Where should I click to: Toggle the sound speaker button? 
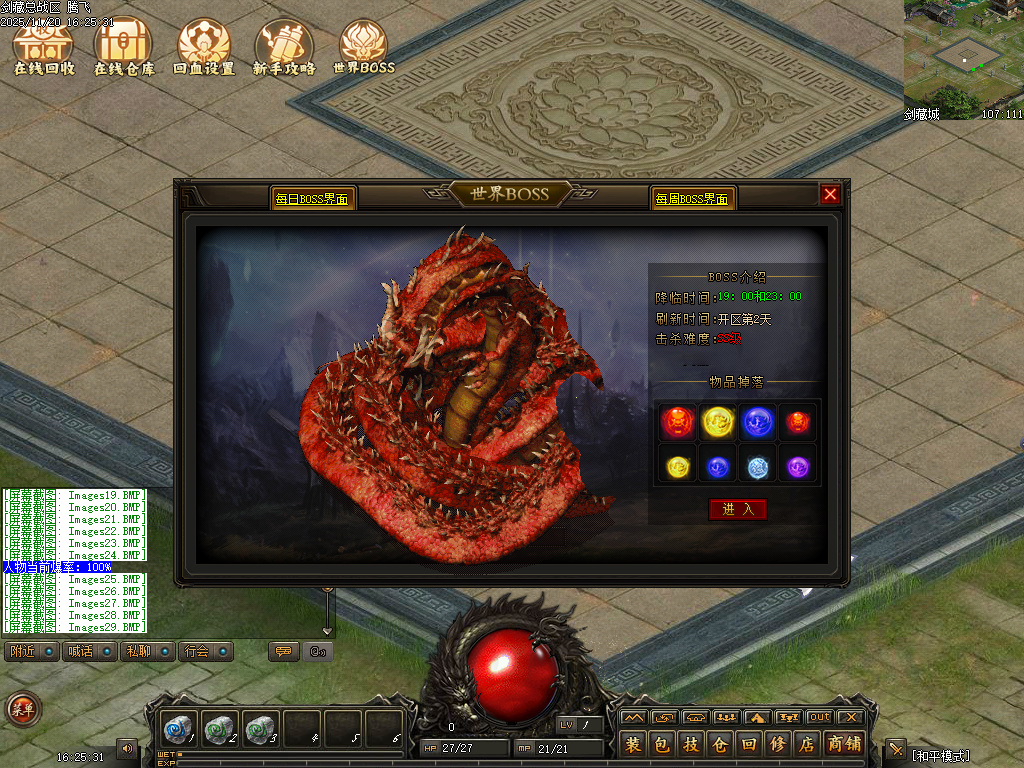(127, 748)
